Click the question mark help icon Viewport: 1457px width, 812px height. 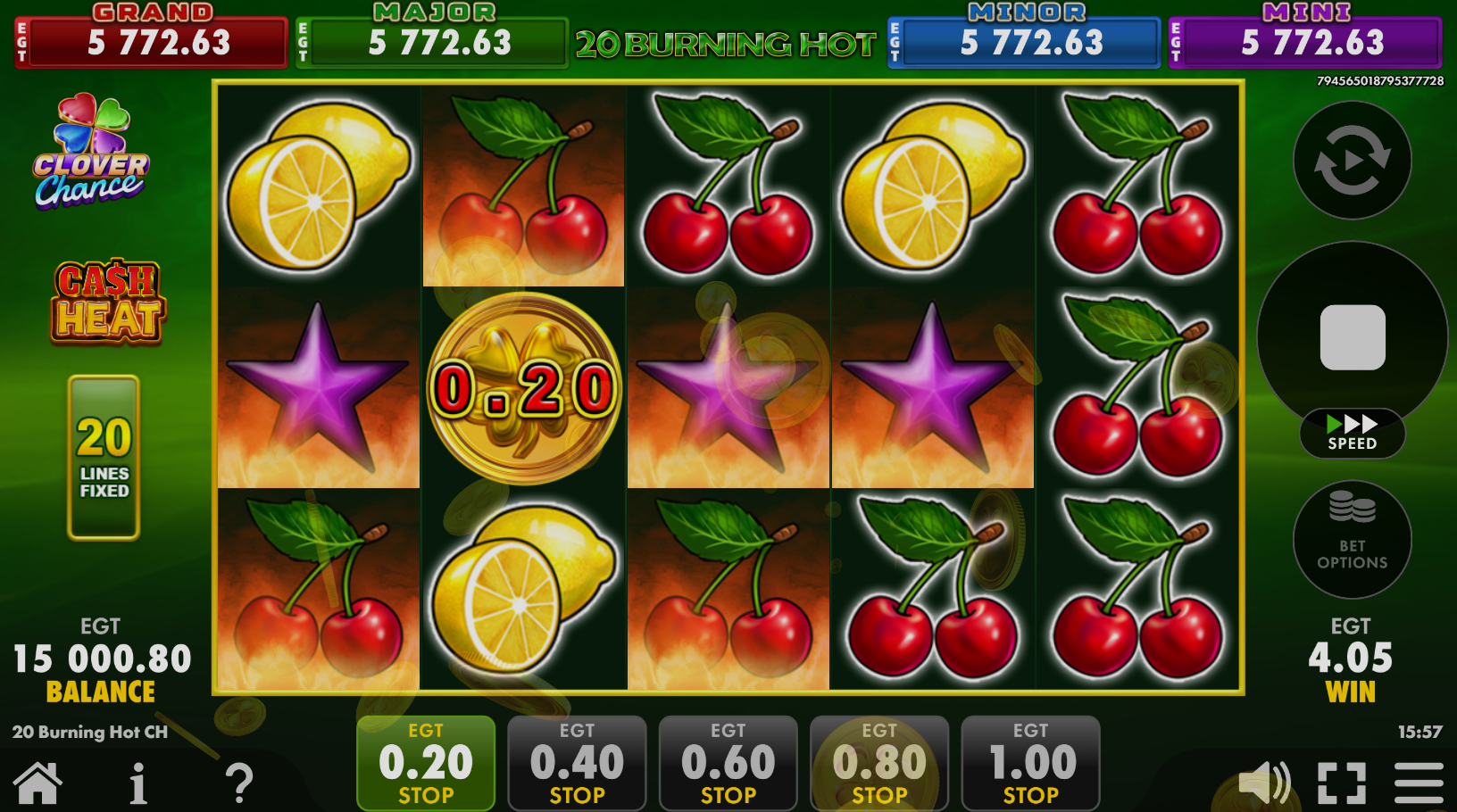(237, 783)
